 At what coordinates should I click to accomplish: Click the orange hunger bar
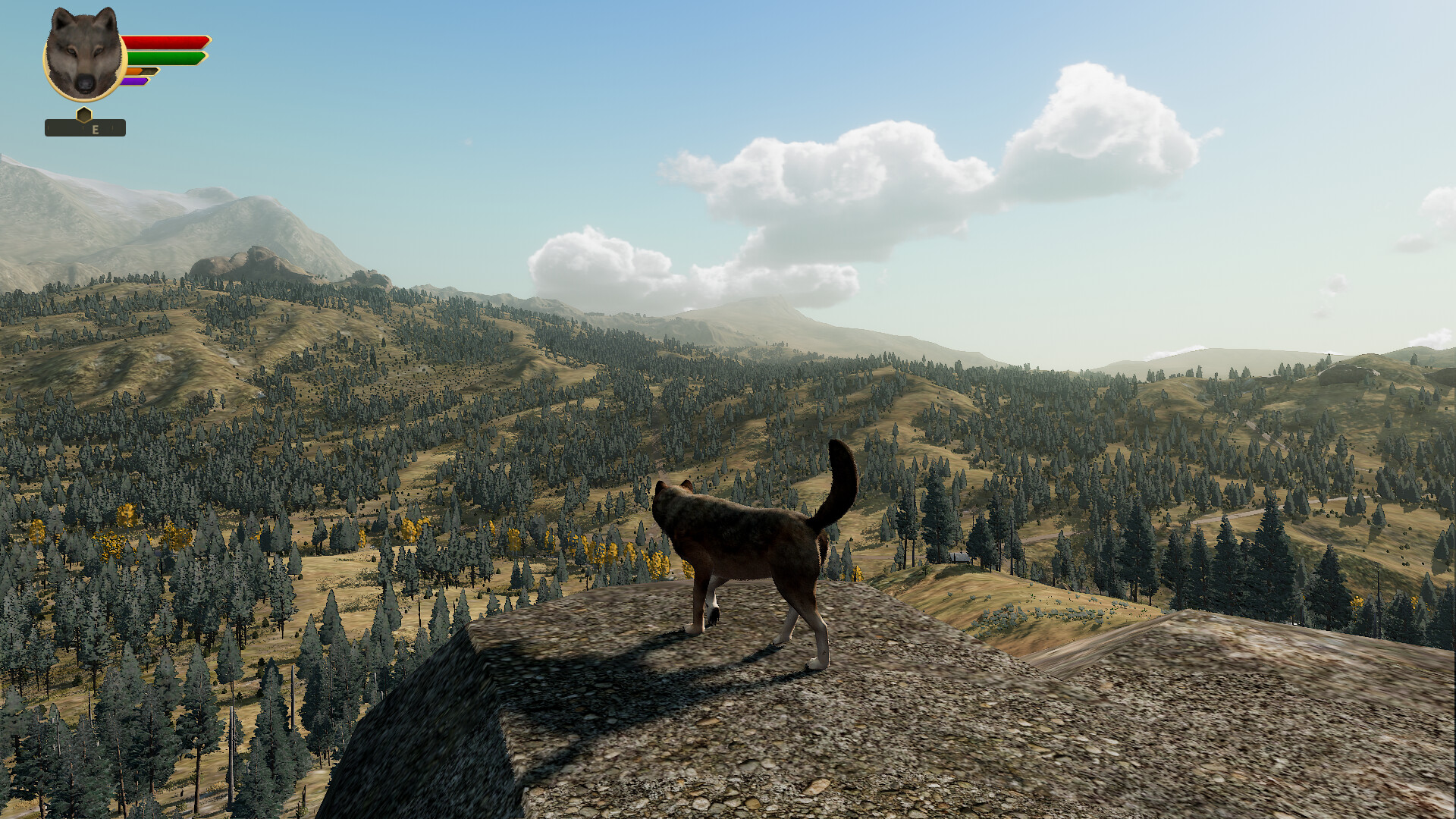tap(136, 70)
